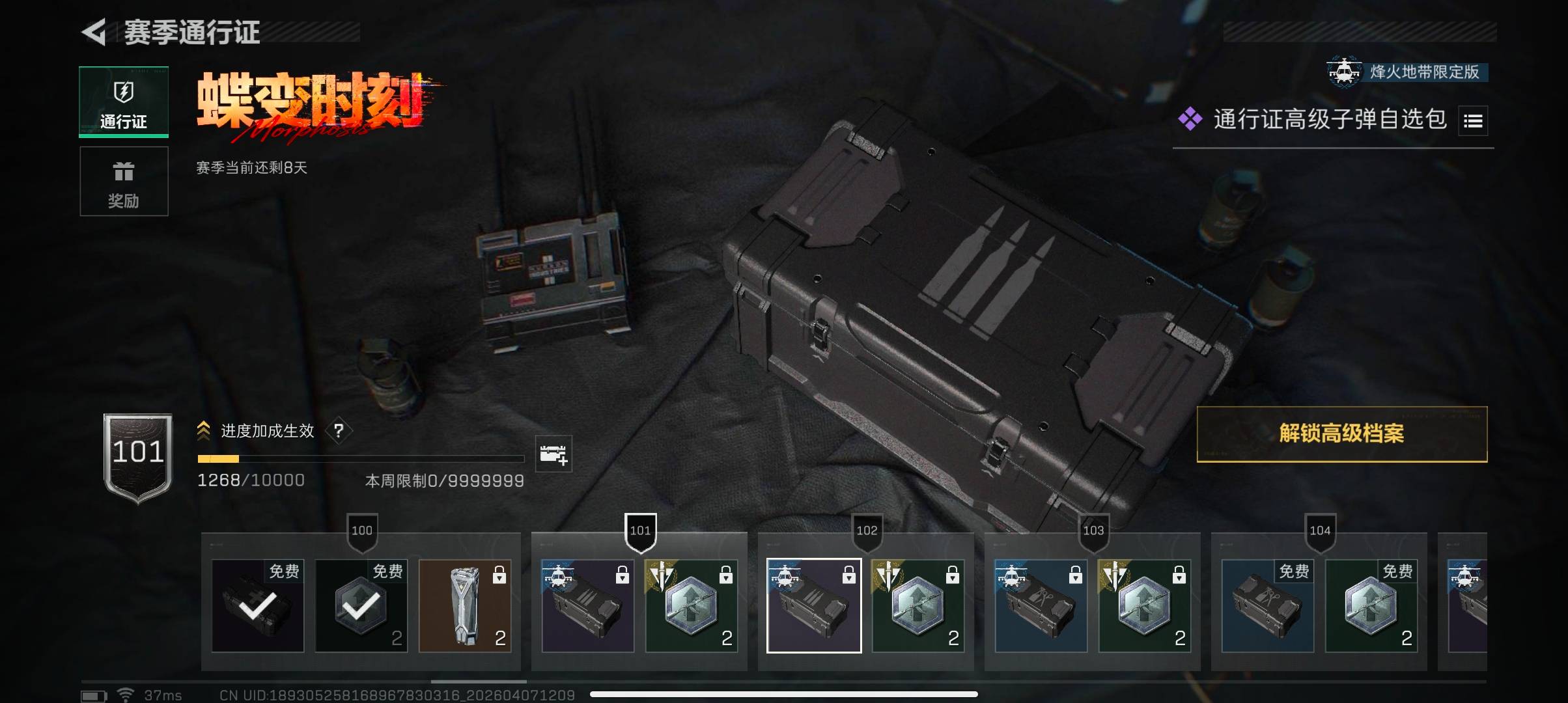Claim the free hexagon token at level 104
1568x703 pixels.
(1371, 606)
